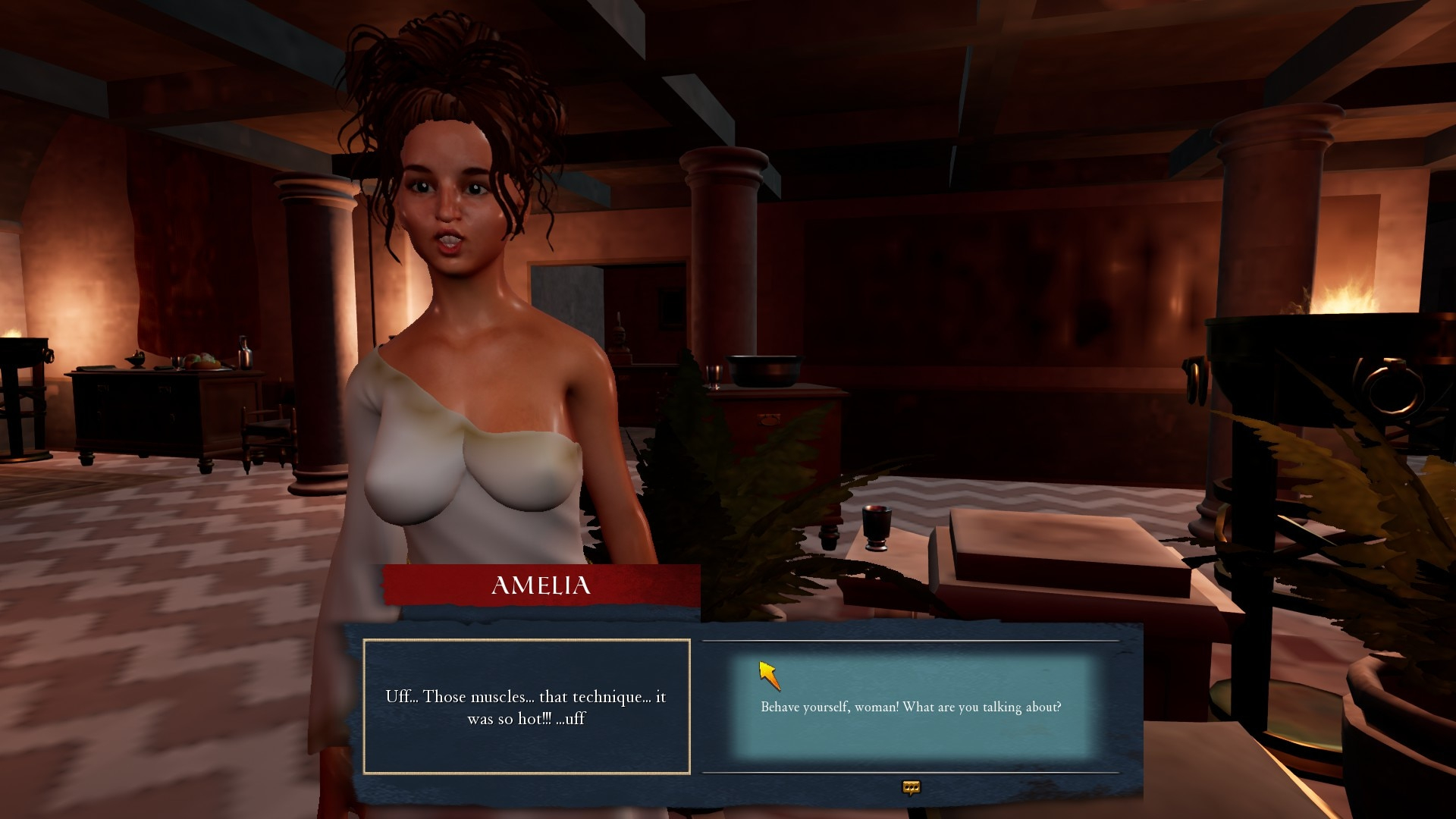
Task: Click the small speech bubble icon
Action: (911, 788)
